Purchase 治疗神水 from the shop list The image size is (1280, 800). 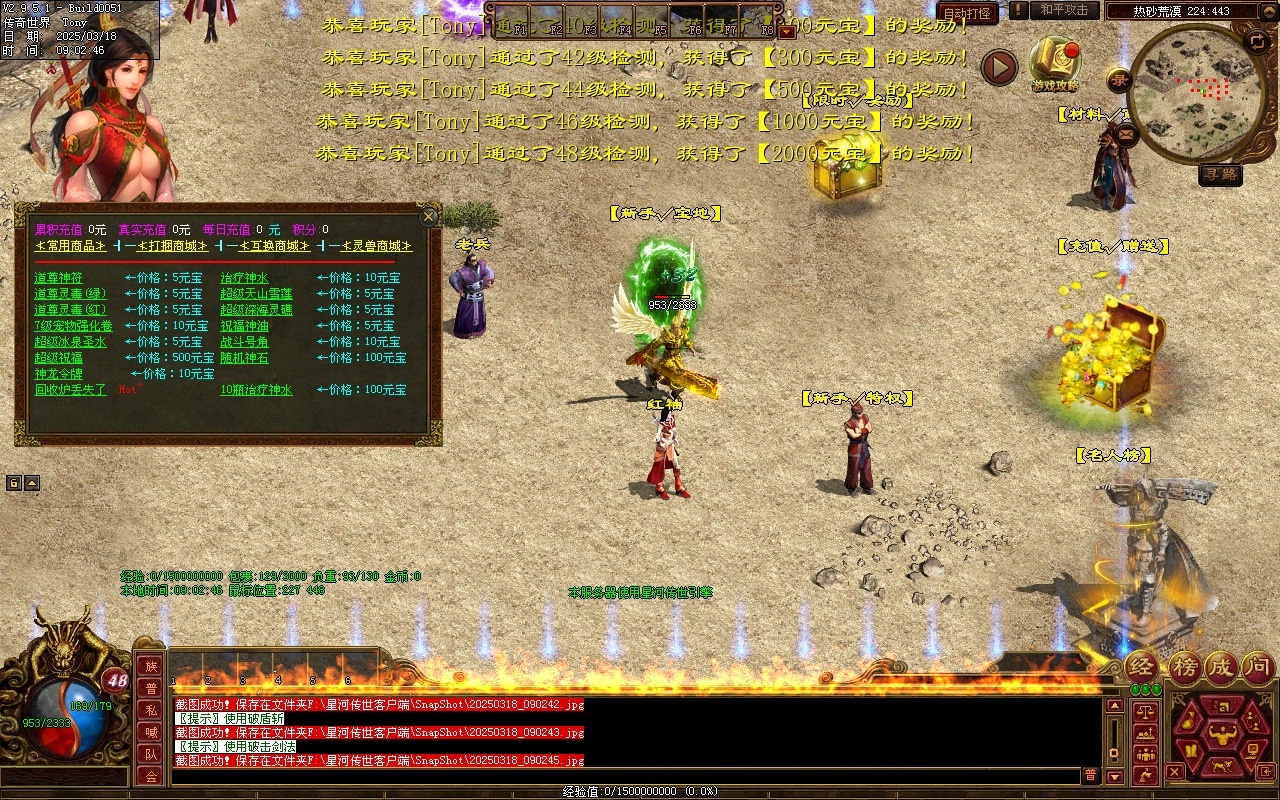pos(244,278)
